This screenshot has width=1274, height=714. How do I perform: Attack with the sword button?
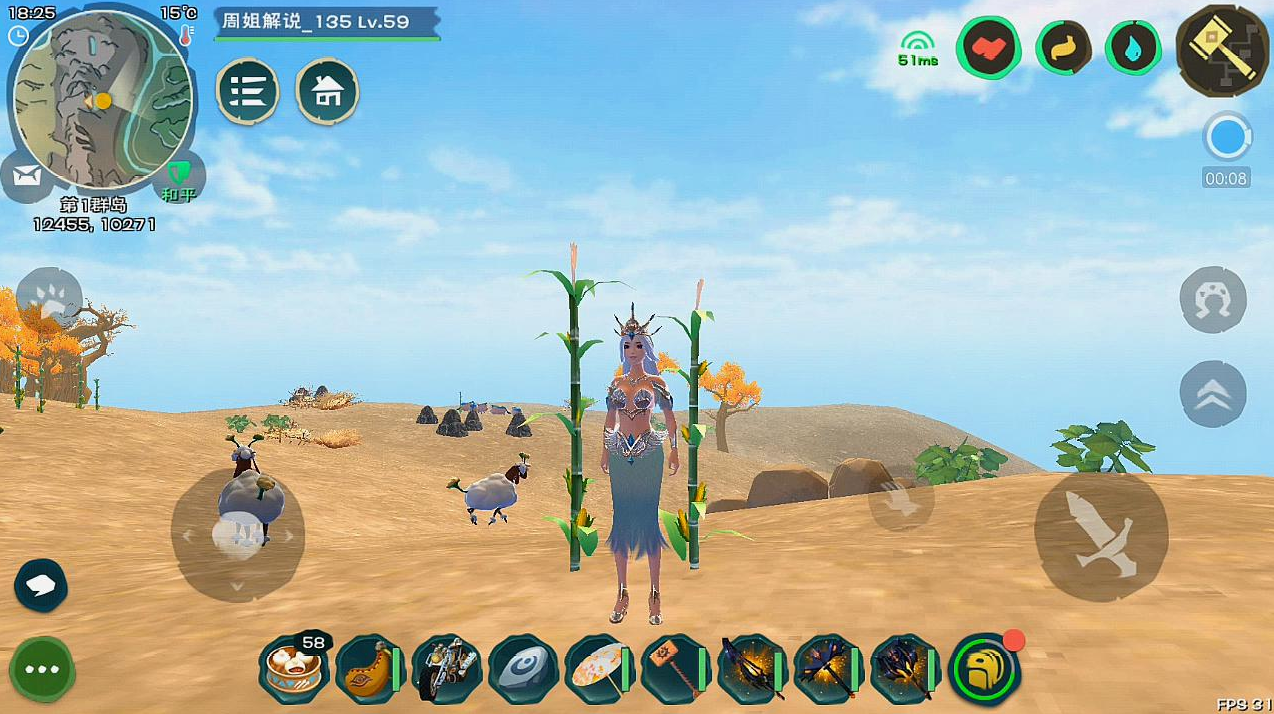[1100, 536]
